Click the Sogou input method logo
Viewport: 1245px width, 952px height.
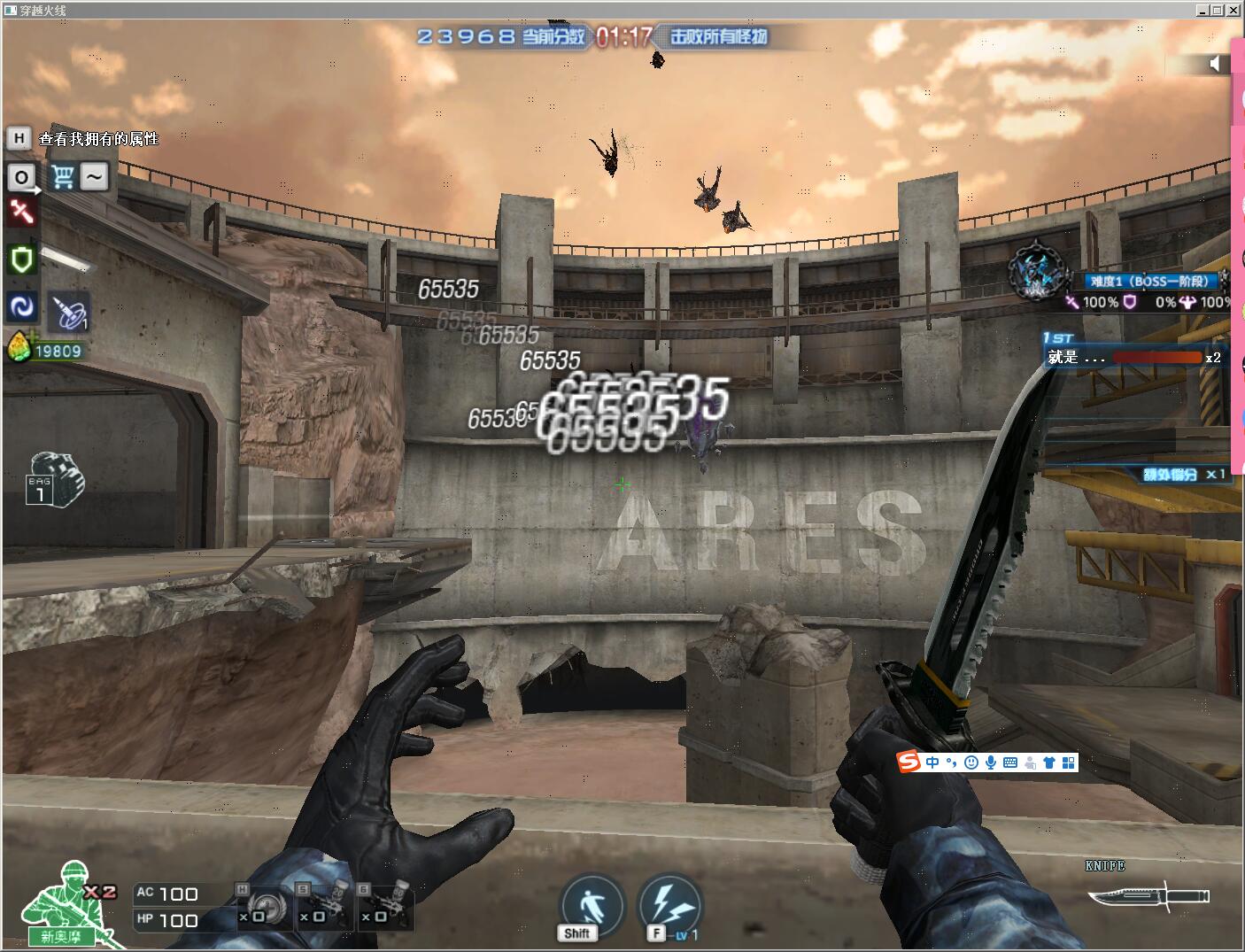(x=909, y=762)
